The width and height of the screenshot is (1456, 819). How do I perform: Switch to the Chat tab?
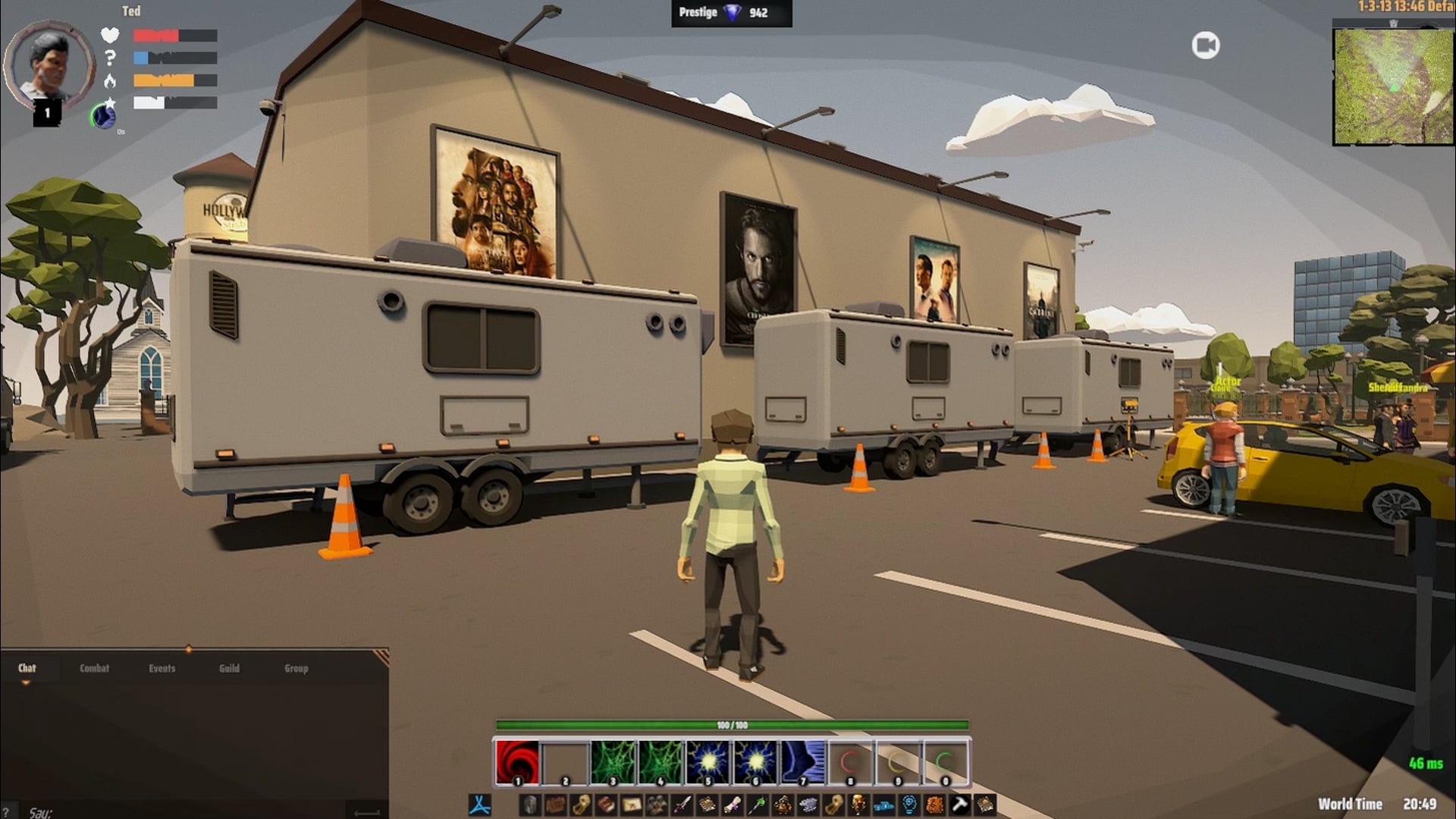pos(27,668)
